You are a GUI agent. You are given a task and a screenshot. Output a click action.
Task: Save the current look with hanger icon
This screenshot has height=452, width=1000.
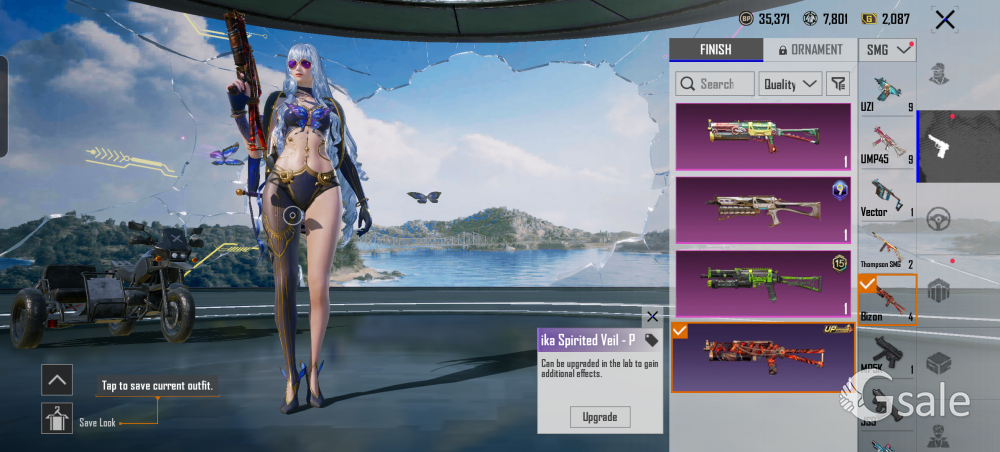coord(57,418)
